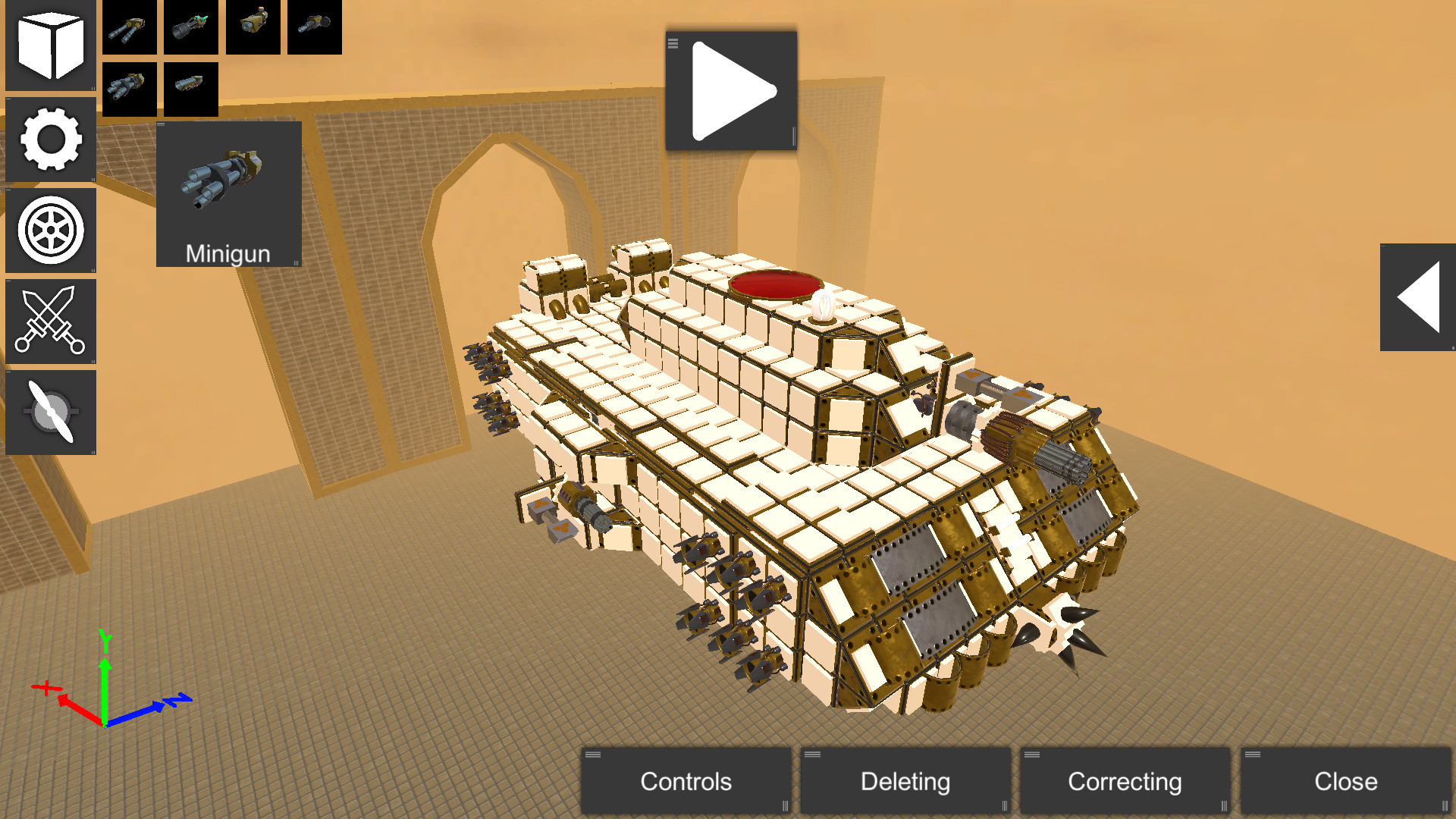Select the cube block building tool

(49, 47)
